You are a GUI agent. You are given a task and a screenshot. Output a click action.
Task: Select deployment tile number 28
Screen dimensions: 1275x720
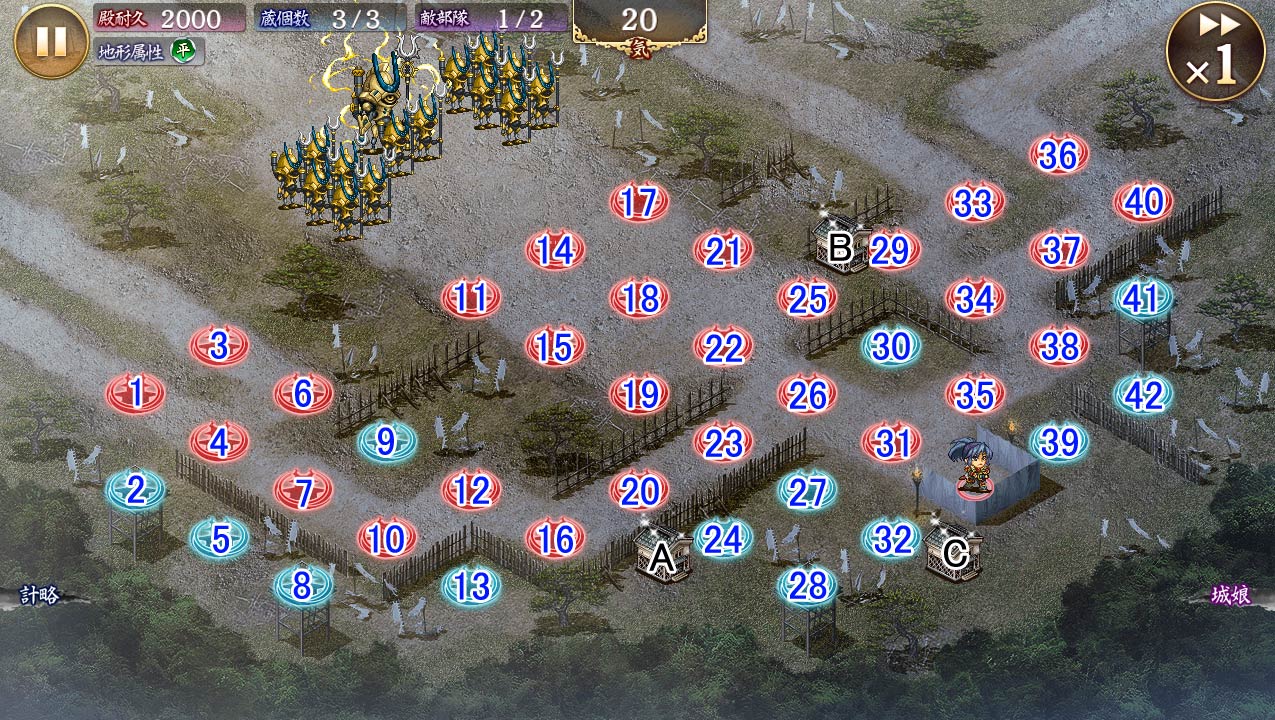[x=807, y=586]
